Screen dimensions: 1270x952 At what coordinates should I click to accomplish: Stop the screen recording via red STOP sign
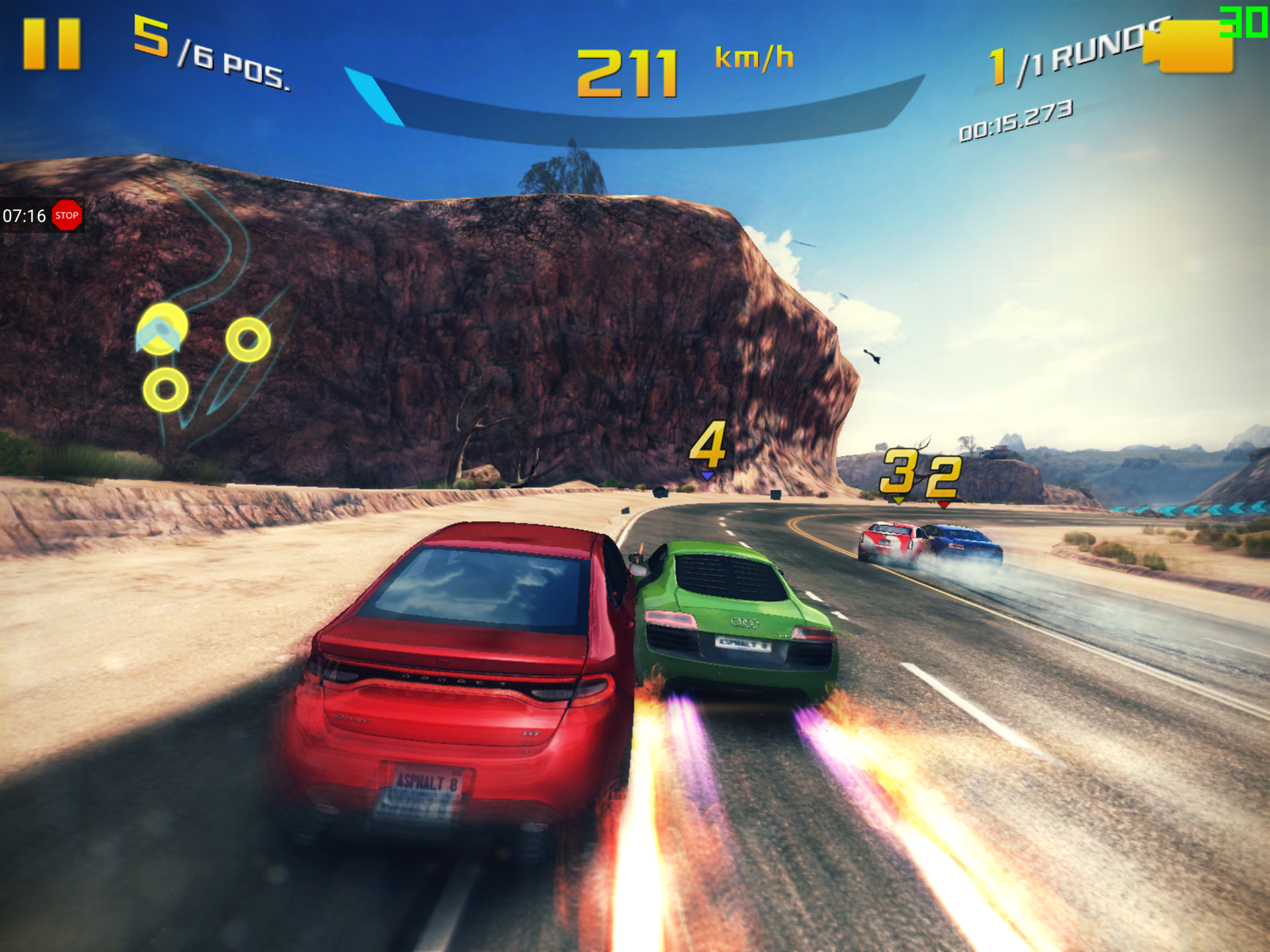[67, 215]
